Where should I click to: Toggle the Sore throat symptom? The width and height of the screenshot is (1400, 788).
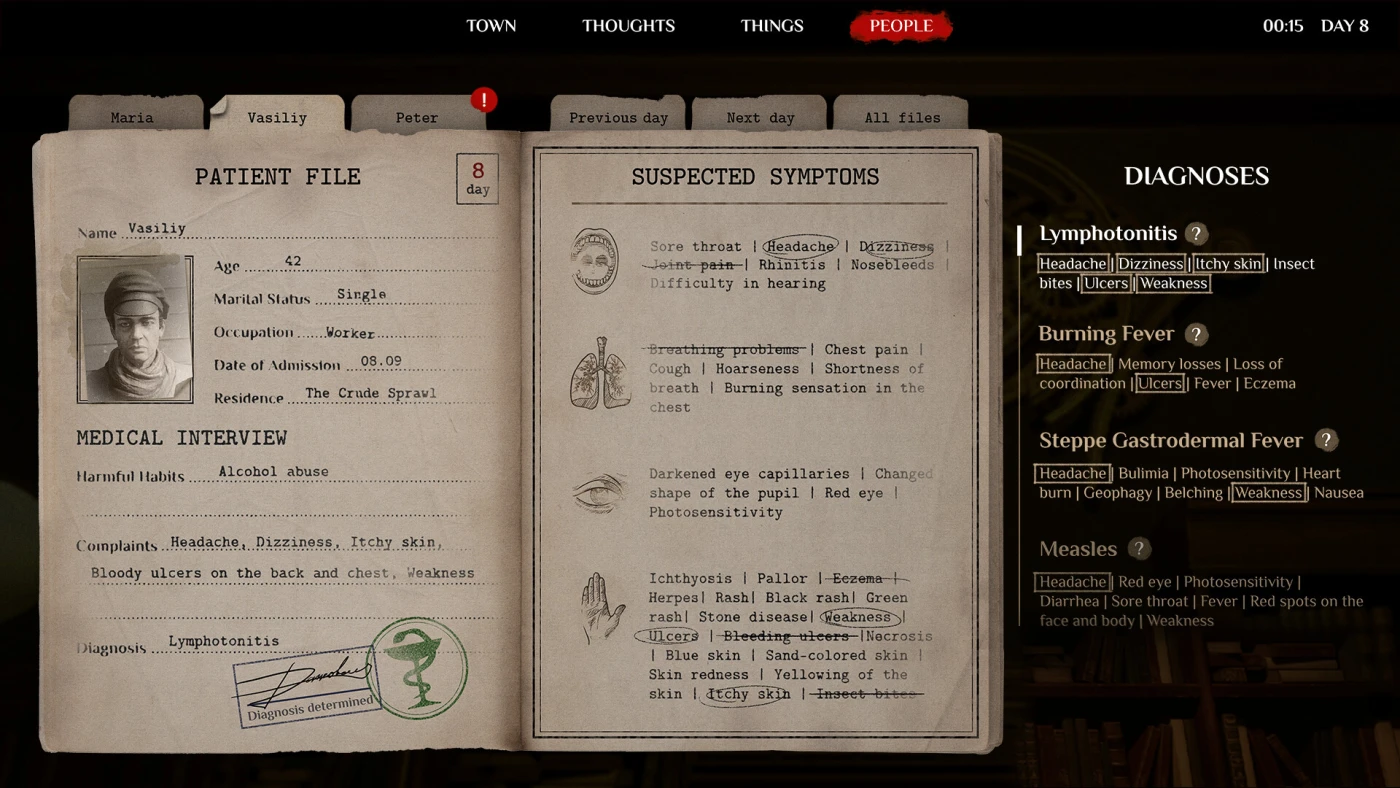[x=696, y=247]
